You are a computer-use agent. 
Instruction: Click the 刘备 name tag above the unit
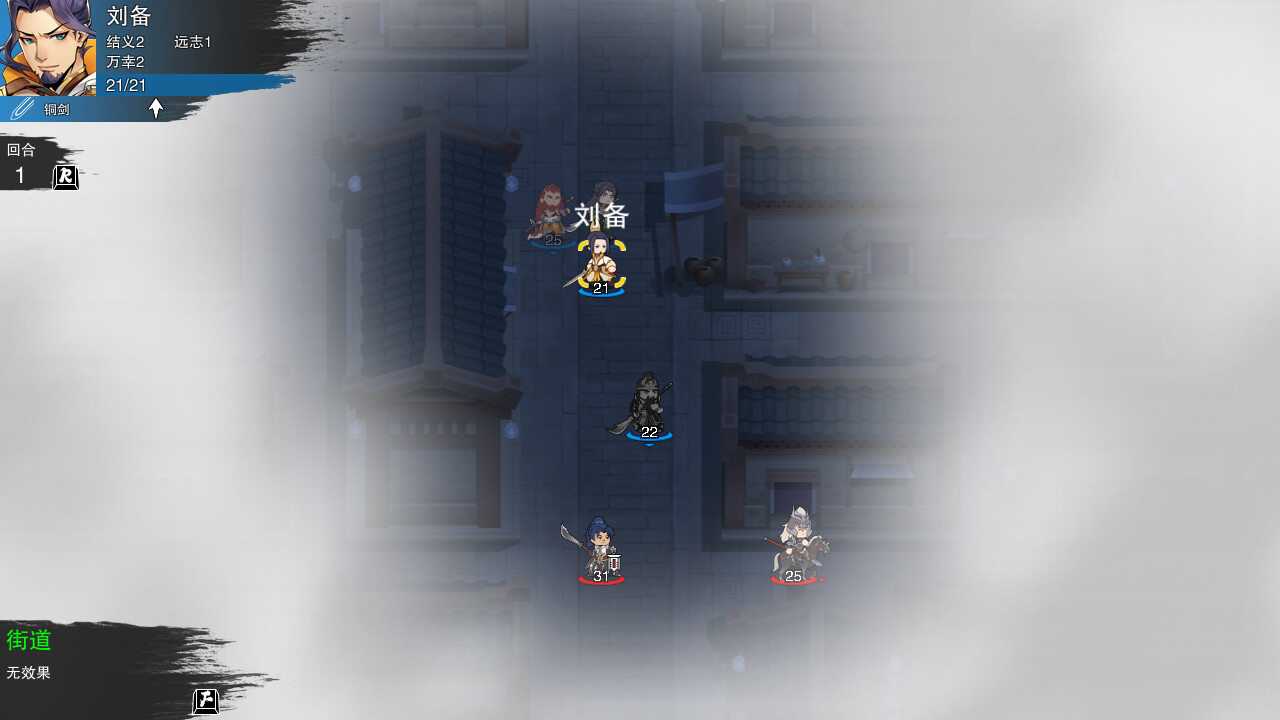[x=601, y=216]
